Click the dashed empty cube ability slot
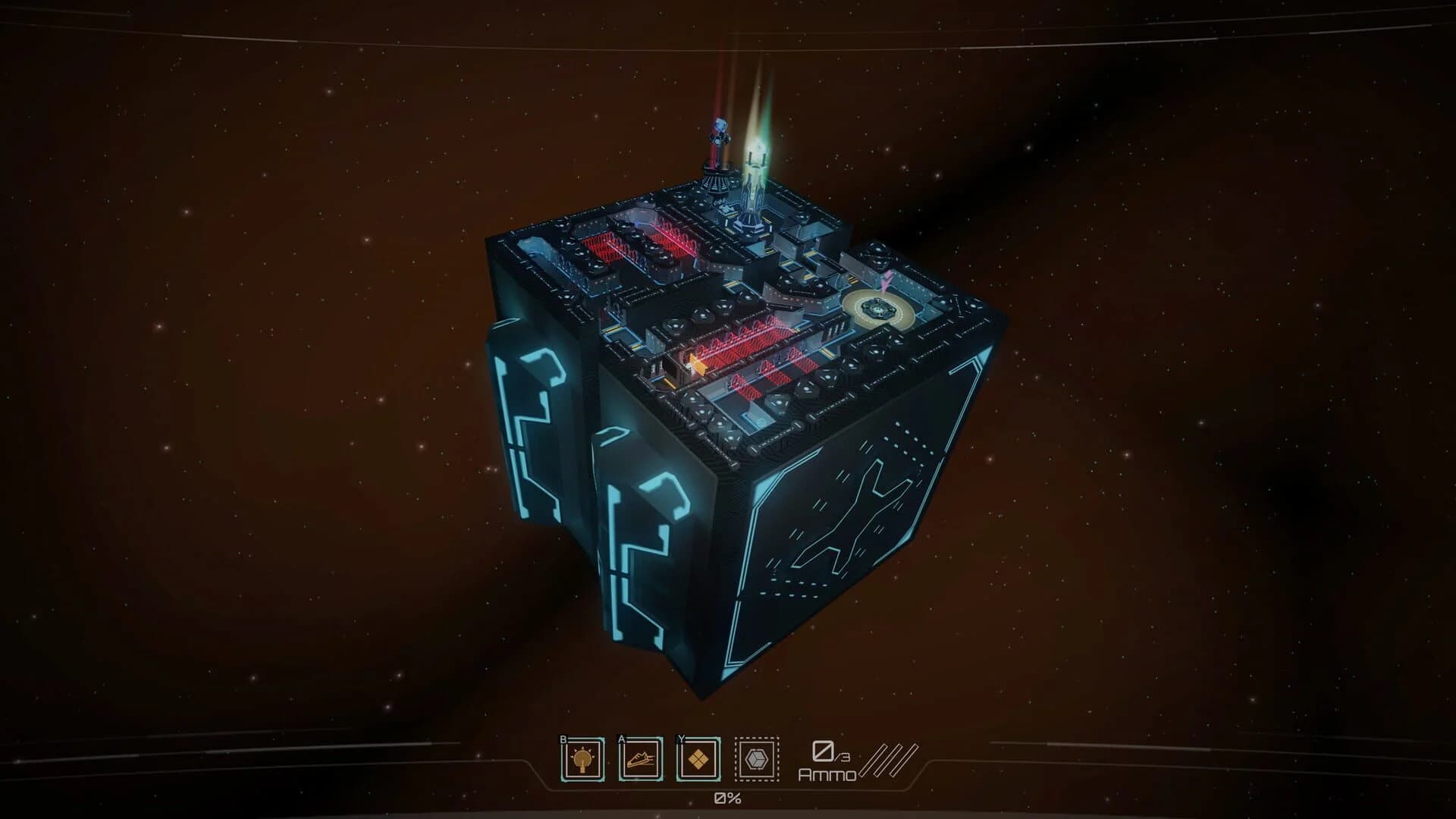 pyautogui.click(x=756, y=758)
